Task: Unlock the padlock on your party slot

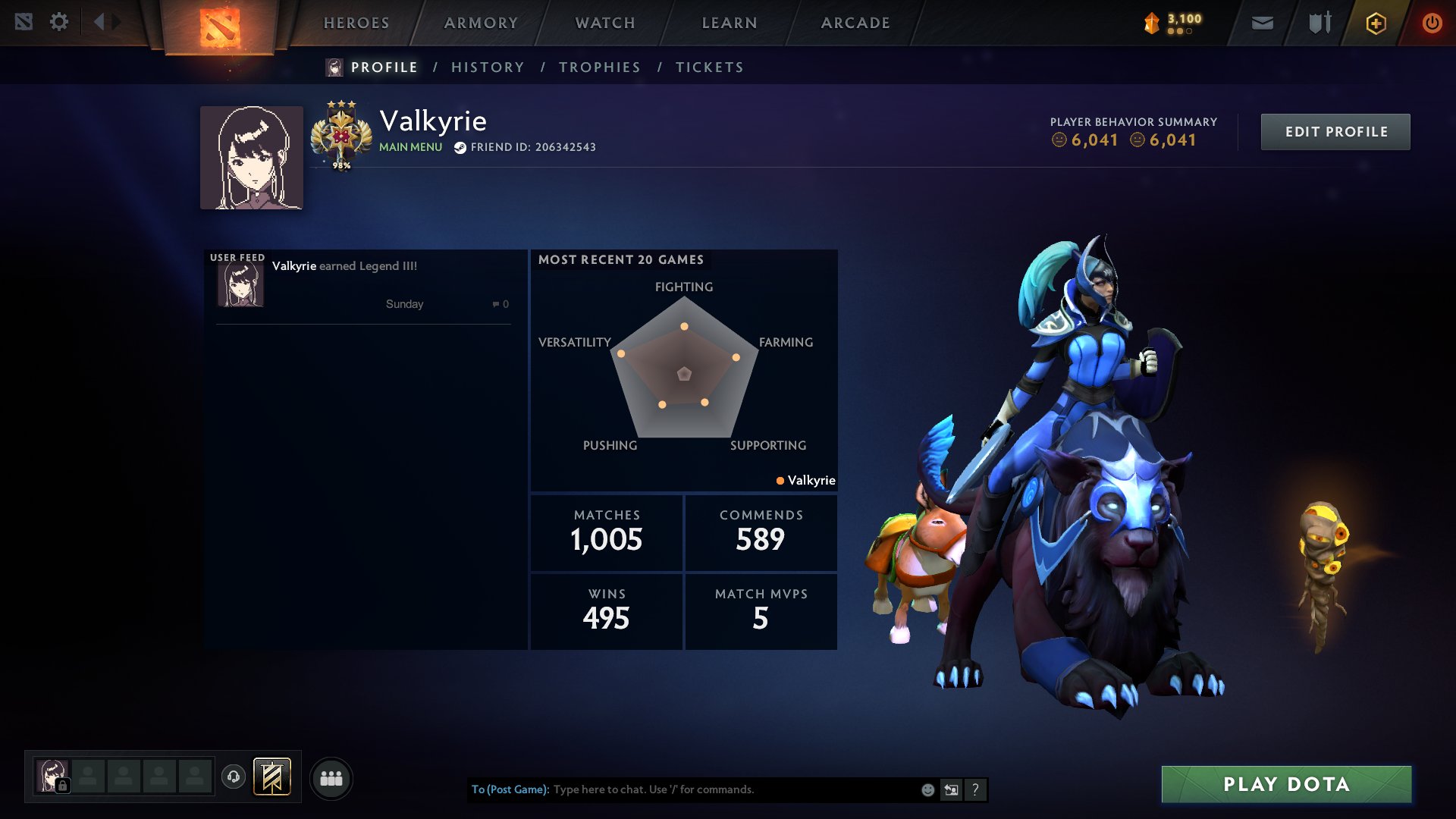Action: [x=64, y=785]
